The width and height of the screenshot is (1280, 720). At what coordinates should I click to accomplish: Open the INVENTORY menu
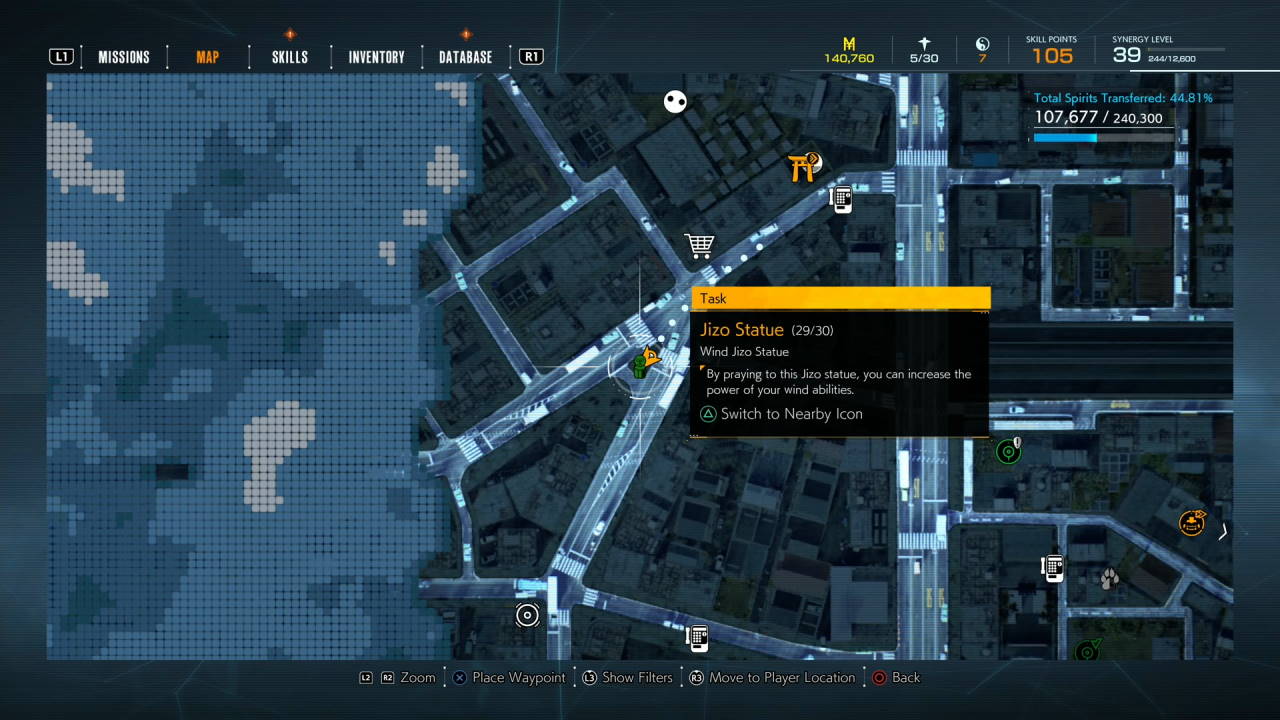(374, 57)
